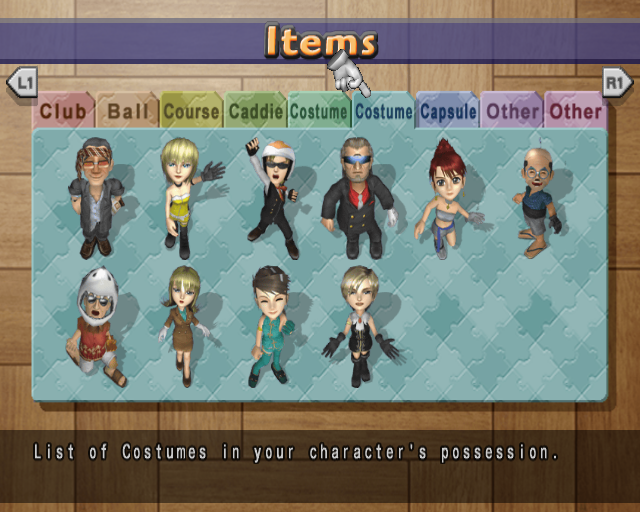
Task: Switch to the pink Other tab
Action: click(x=575, y=111)
